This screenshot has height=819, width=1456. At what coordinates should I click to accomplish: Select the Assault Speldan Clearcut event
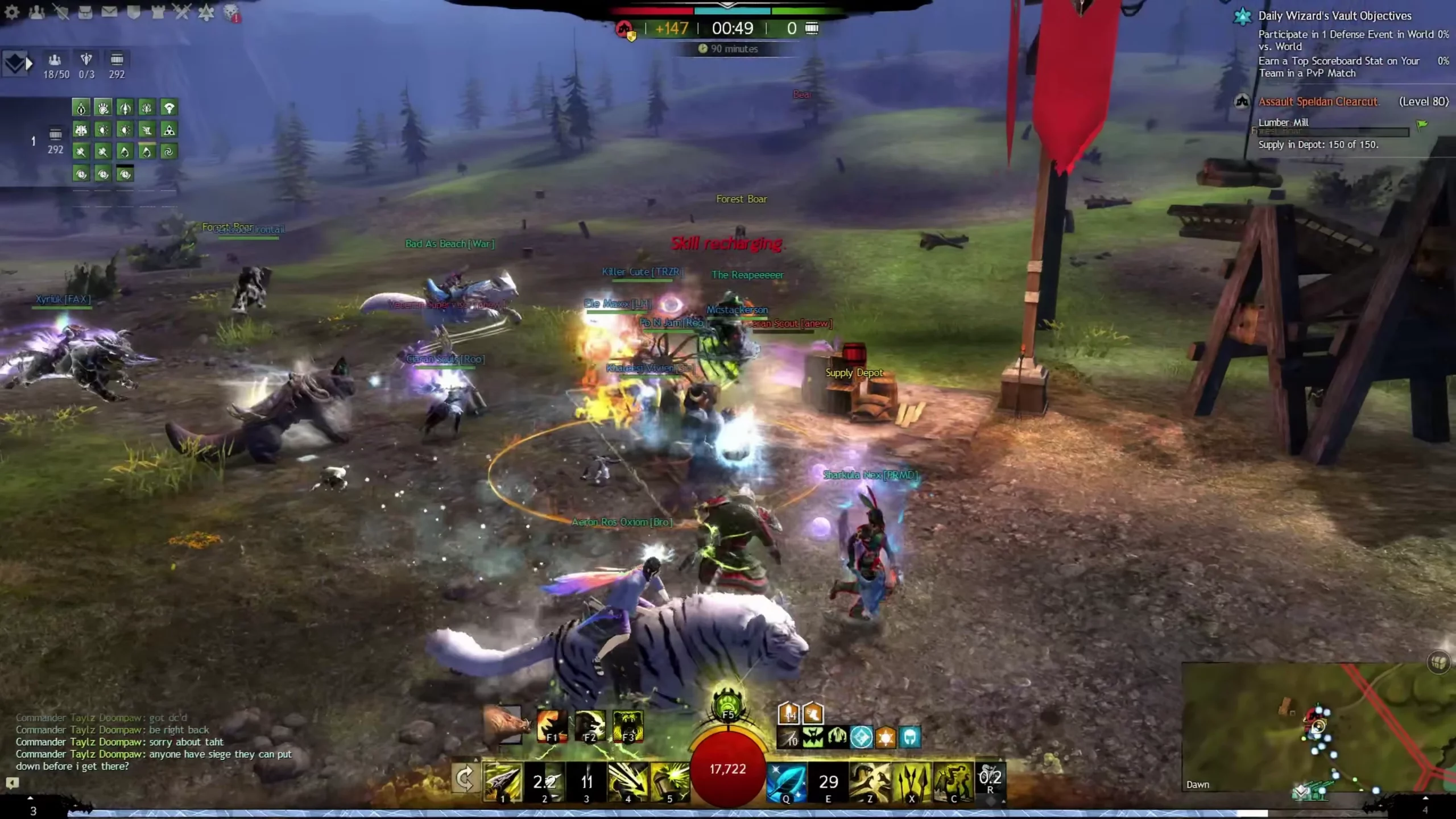(1318, 102)
